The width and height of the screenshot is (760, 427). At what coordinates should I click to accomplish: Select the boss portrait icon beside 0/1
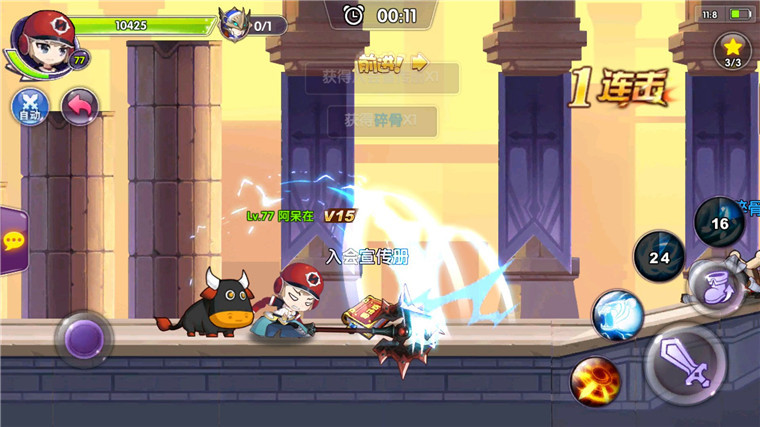click(236, 23)
